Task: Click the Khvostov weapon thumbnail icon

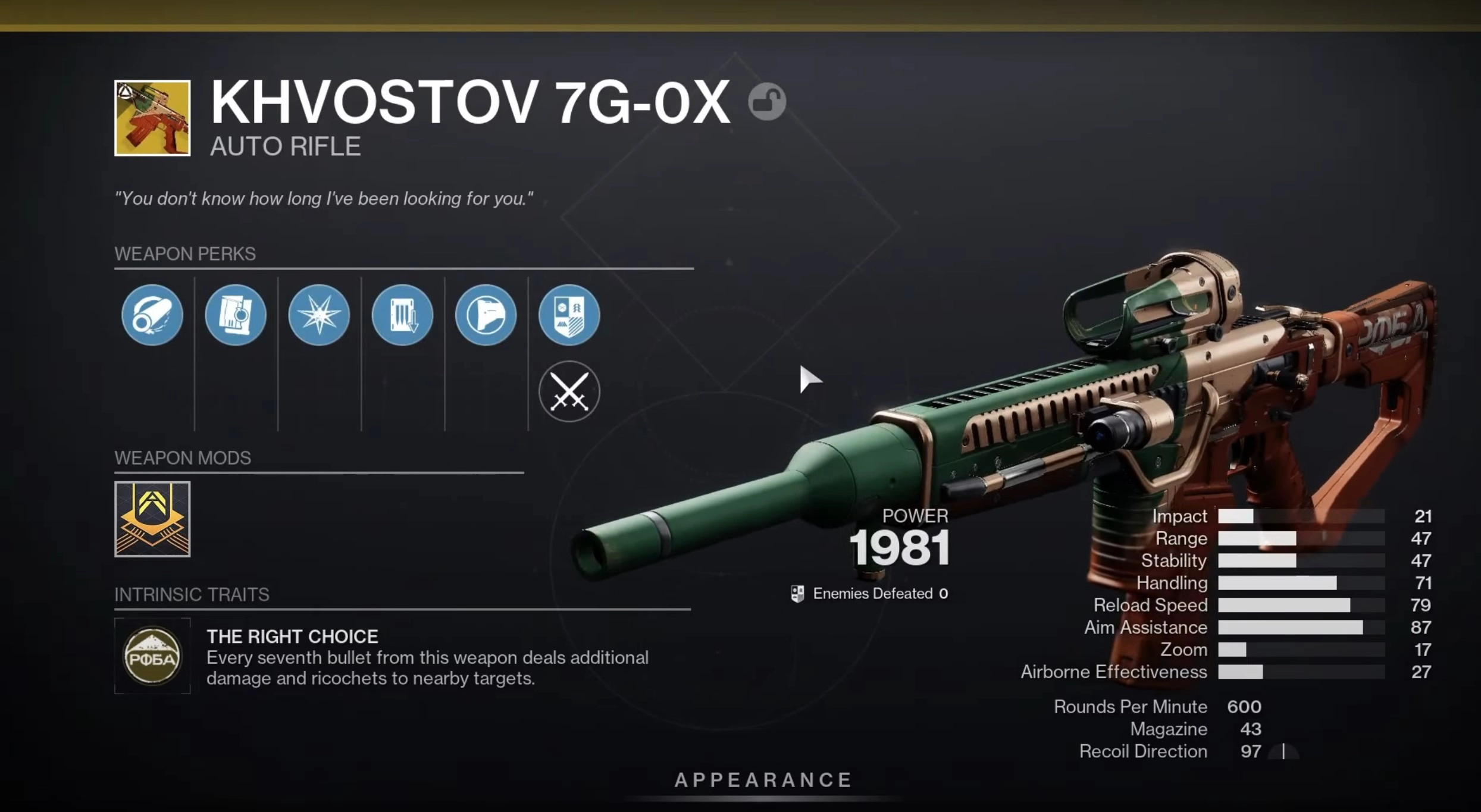Action: tap(152, 118)
